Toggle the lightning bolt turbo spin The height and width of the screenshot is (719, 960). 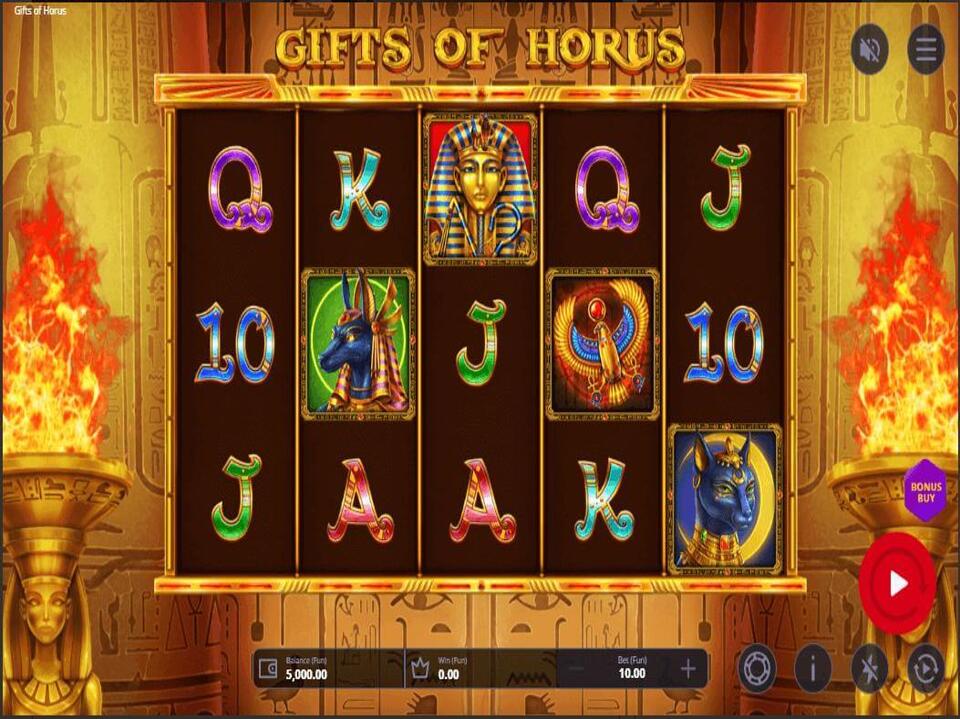[x=869, y=669]
